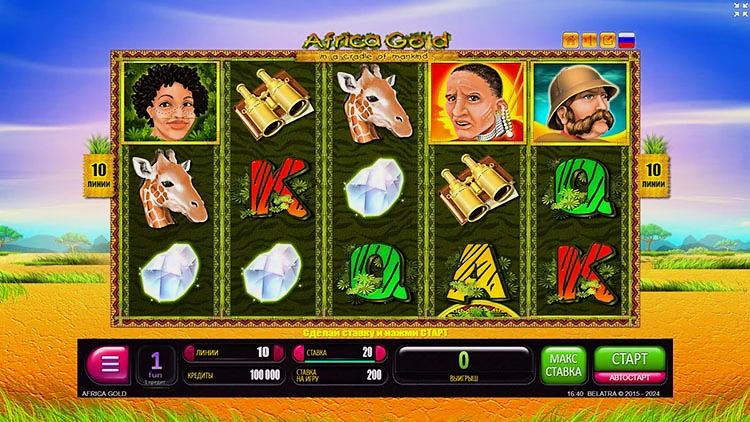
Task: Switch language via the Russian flag
Action: click(x=627, y=40)
